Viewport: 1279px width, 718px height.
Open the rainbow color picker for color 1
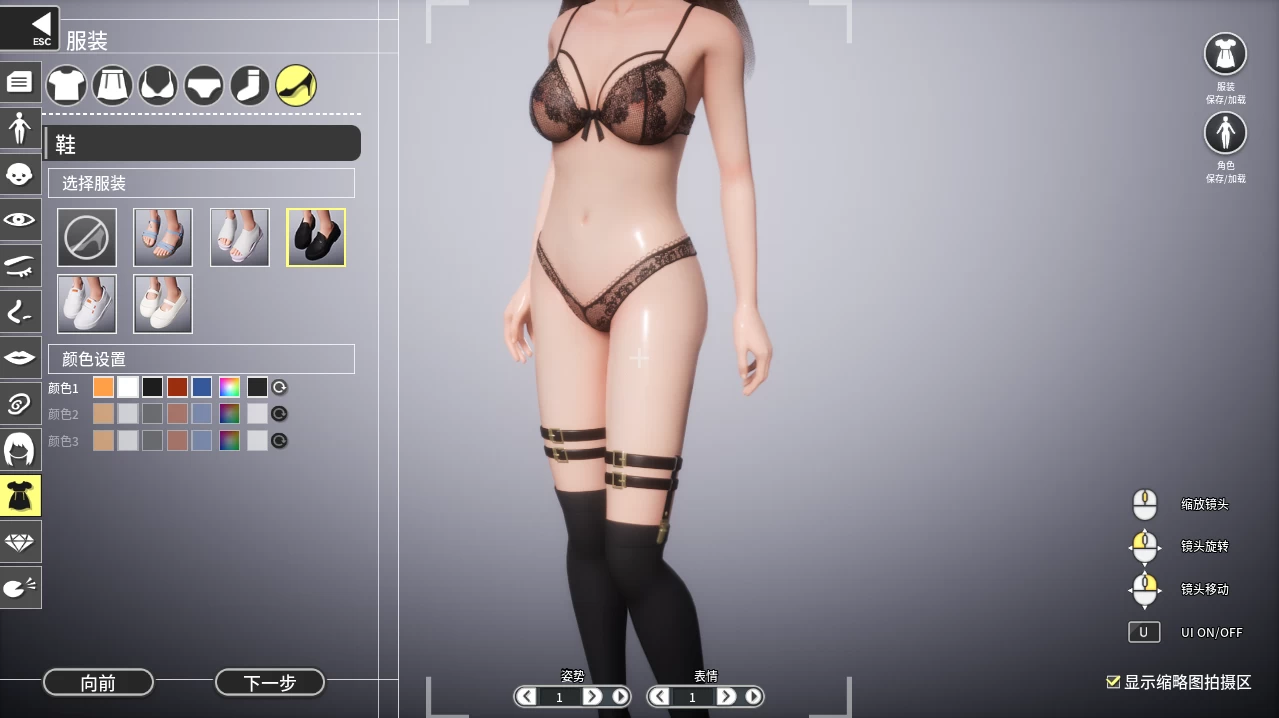230,387
